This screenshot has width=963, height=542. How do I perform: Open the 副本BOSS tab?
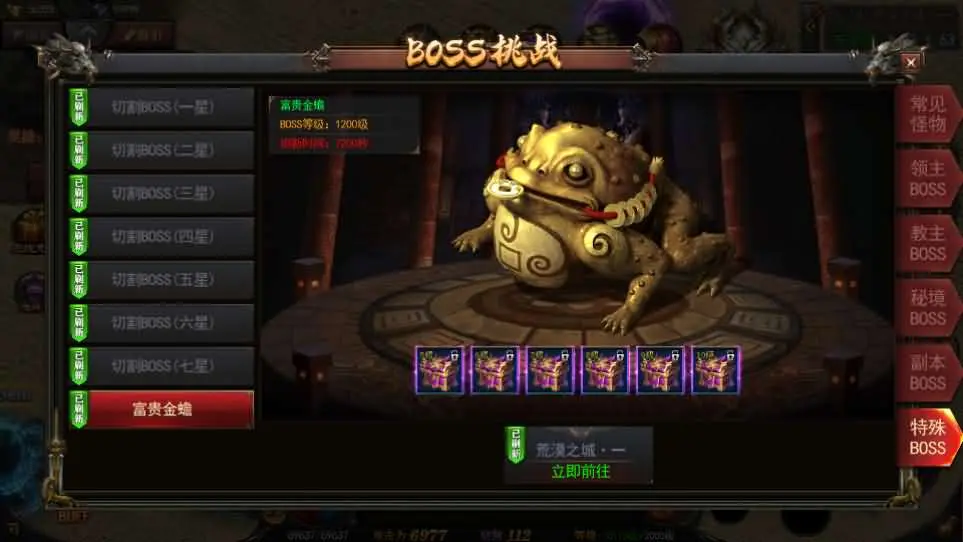pos(927,372)
